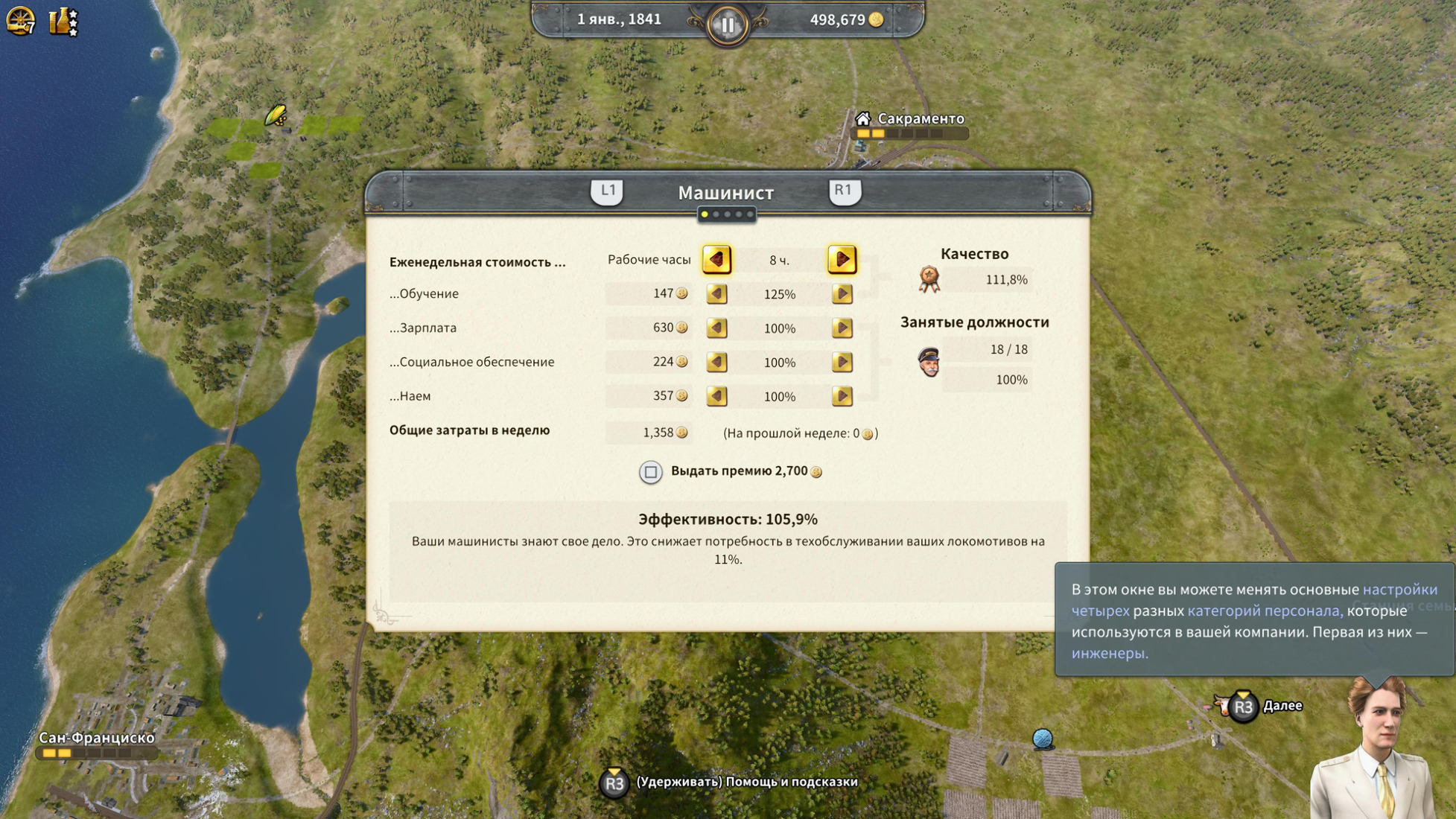Select the Сан-Франциско city label
The image size is (1456, 819).
coord(97,738)
